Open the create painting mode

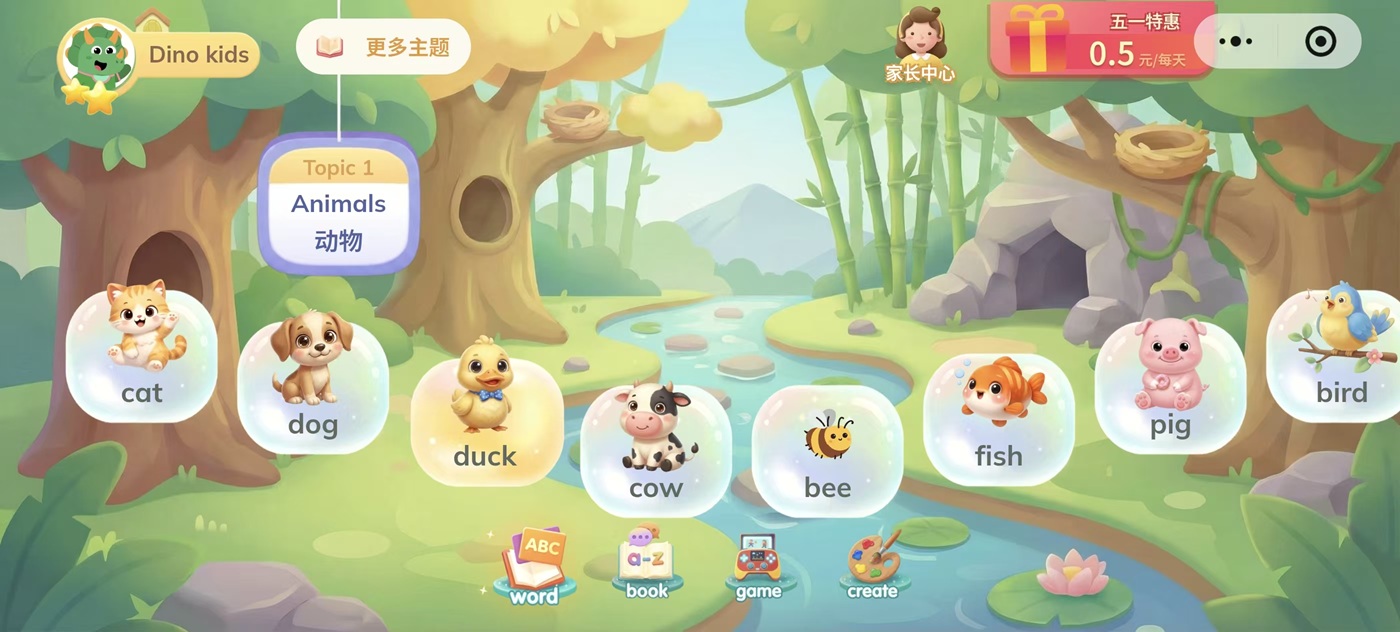point(872,567)
